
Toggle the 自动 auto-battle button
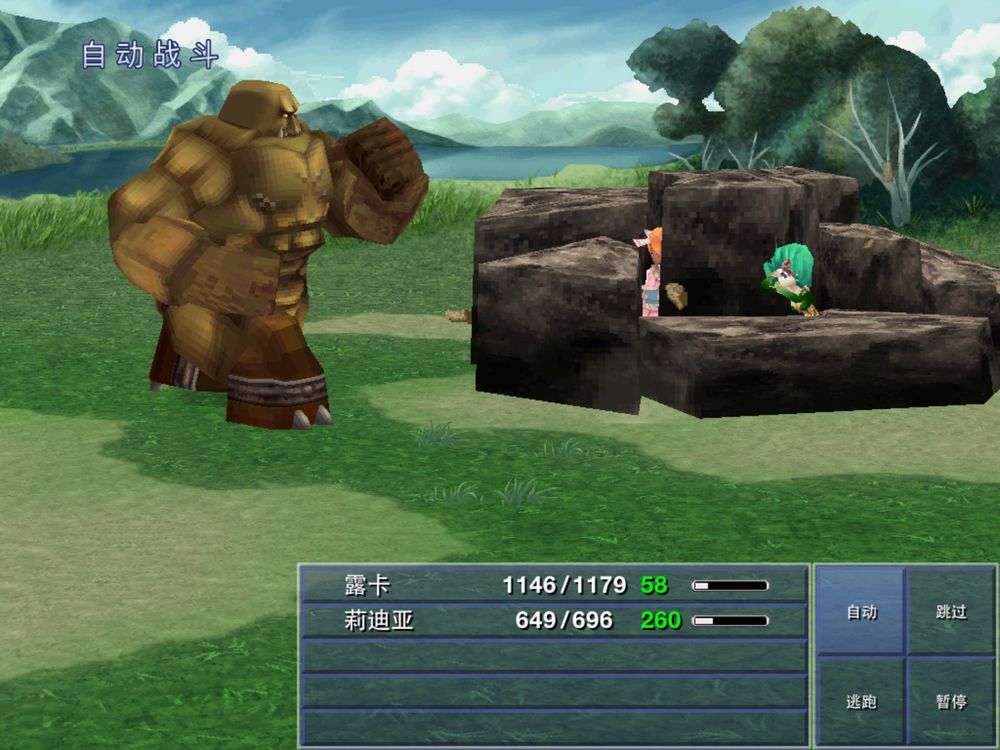(861, 611)
